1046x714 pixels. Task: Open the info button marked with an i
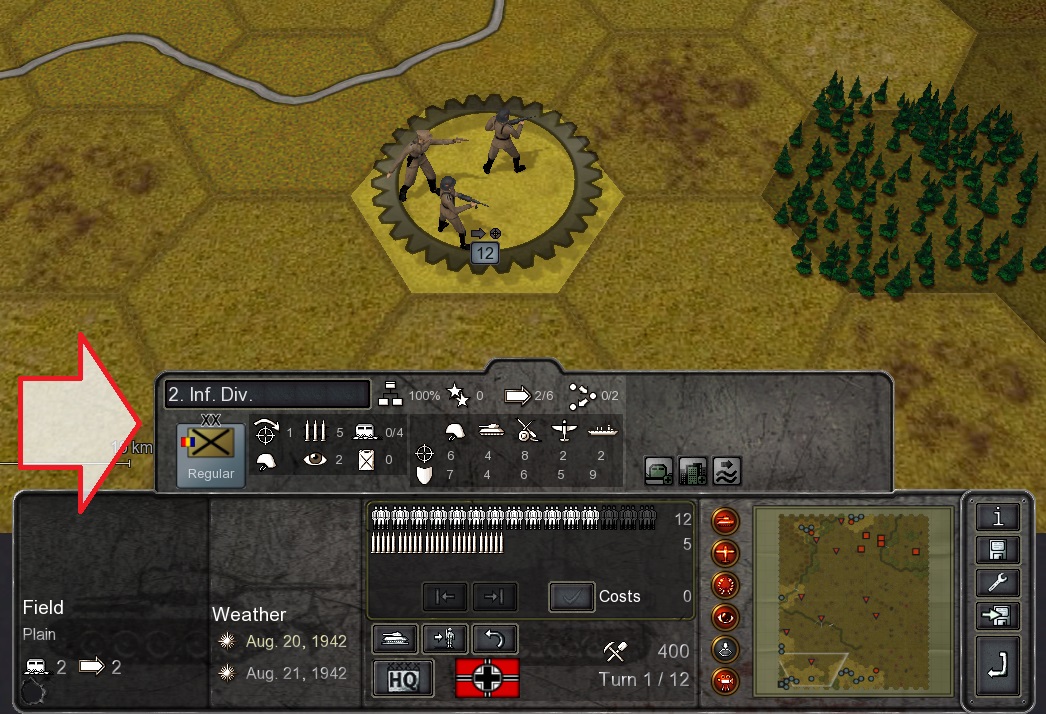(x=999, y=516)
